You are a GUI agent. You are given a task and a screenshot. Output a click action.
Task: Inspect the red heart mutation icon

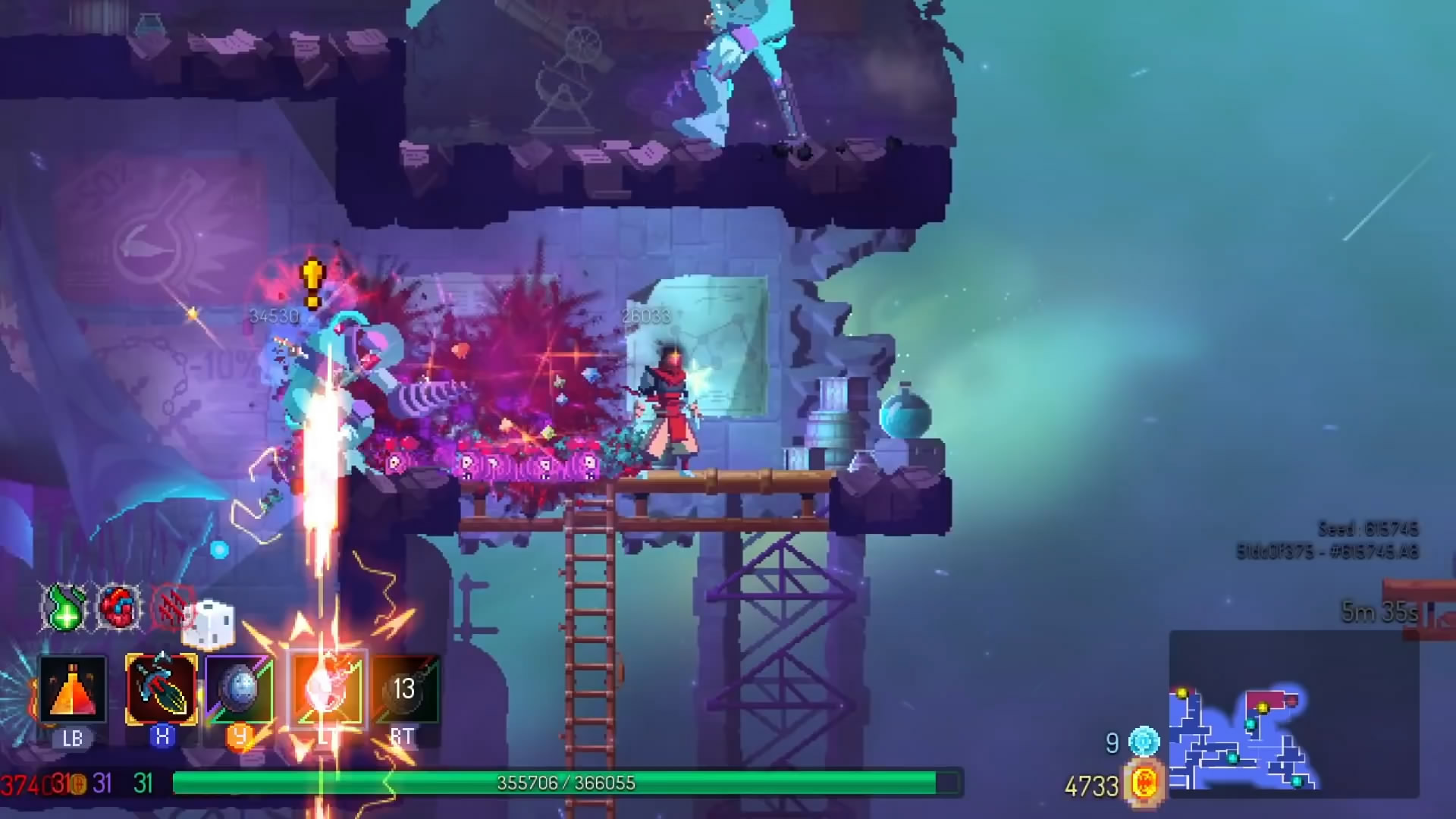[118, 607]
